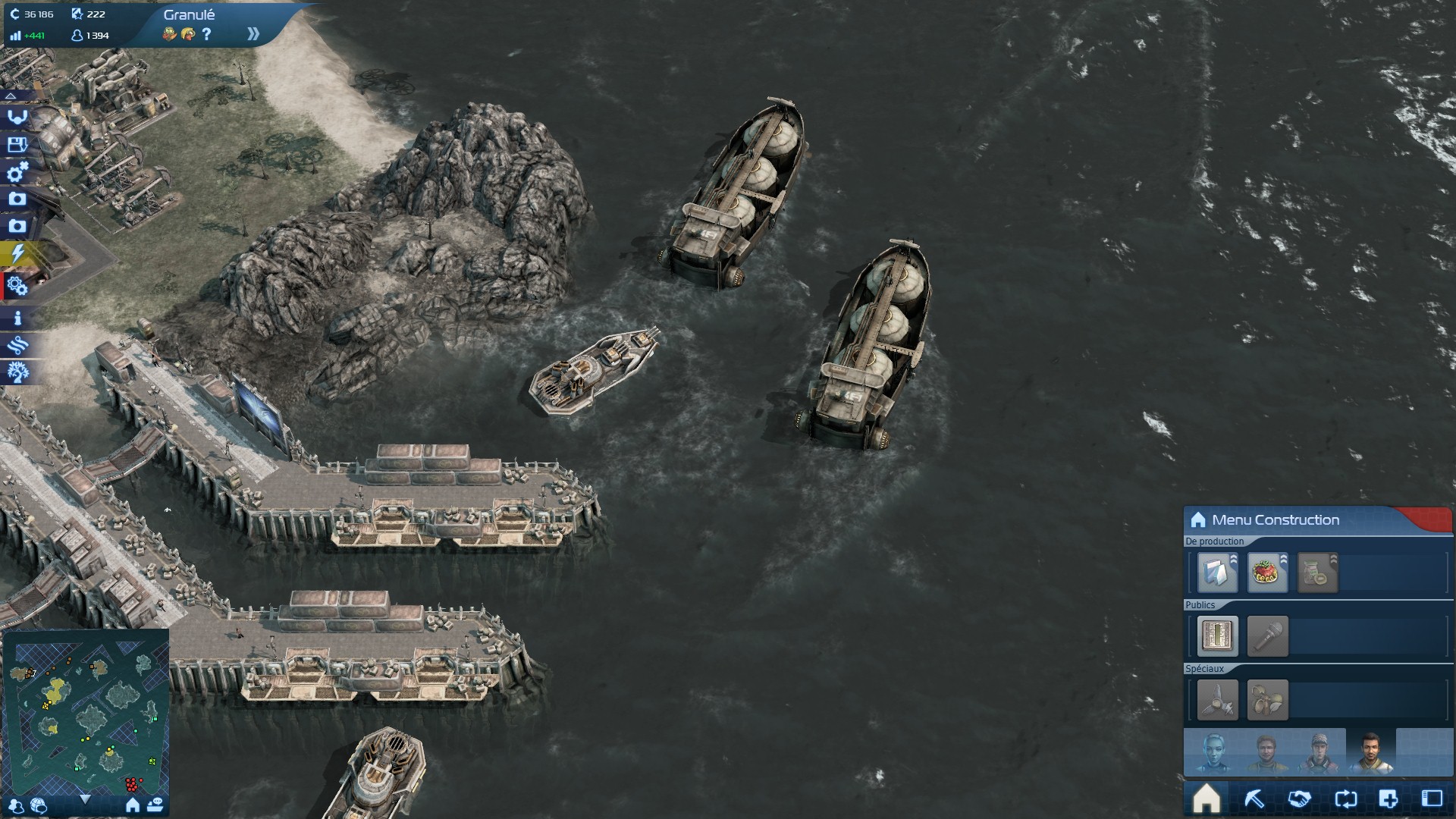Select the public building with green panel
Viewport: 1456px width, 819px height.
pyautogui.click(x=1217, y=635)
